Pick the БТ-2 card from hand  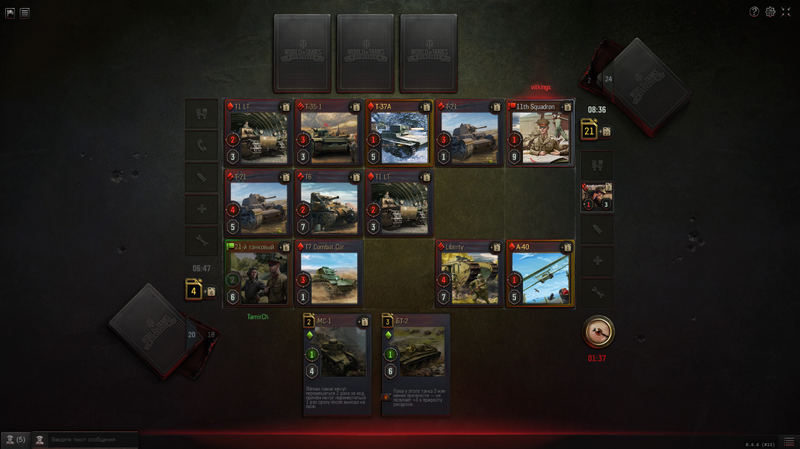click(415, 362)
